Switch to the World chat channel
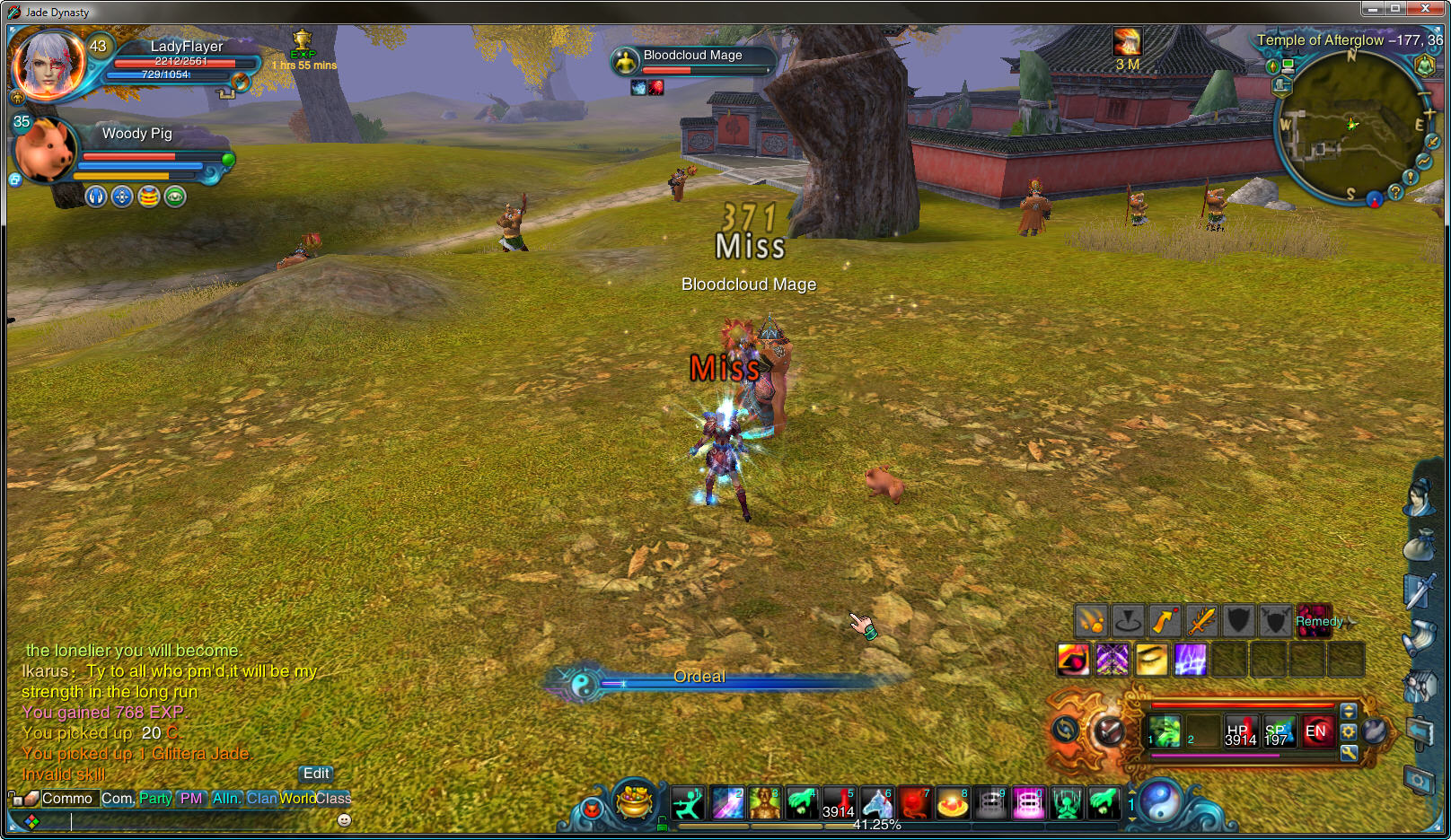 point(297,799)
